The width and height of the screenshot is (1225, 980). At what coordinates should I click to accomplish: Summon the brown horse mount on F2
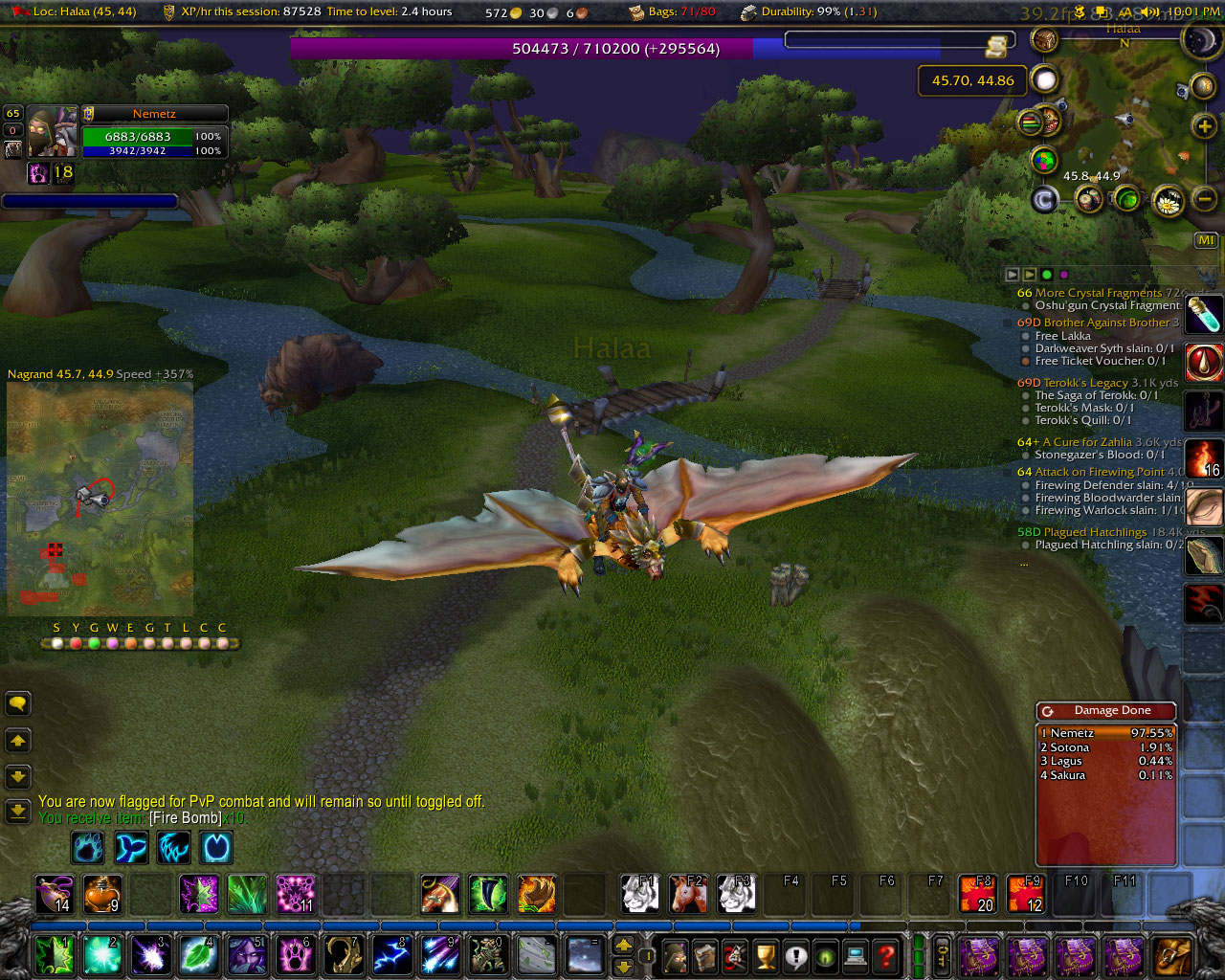pyautogui.click(x=688, y=894)
